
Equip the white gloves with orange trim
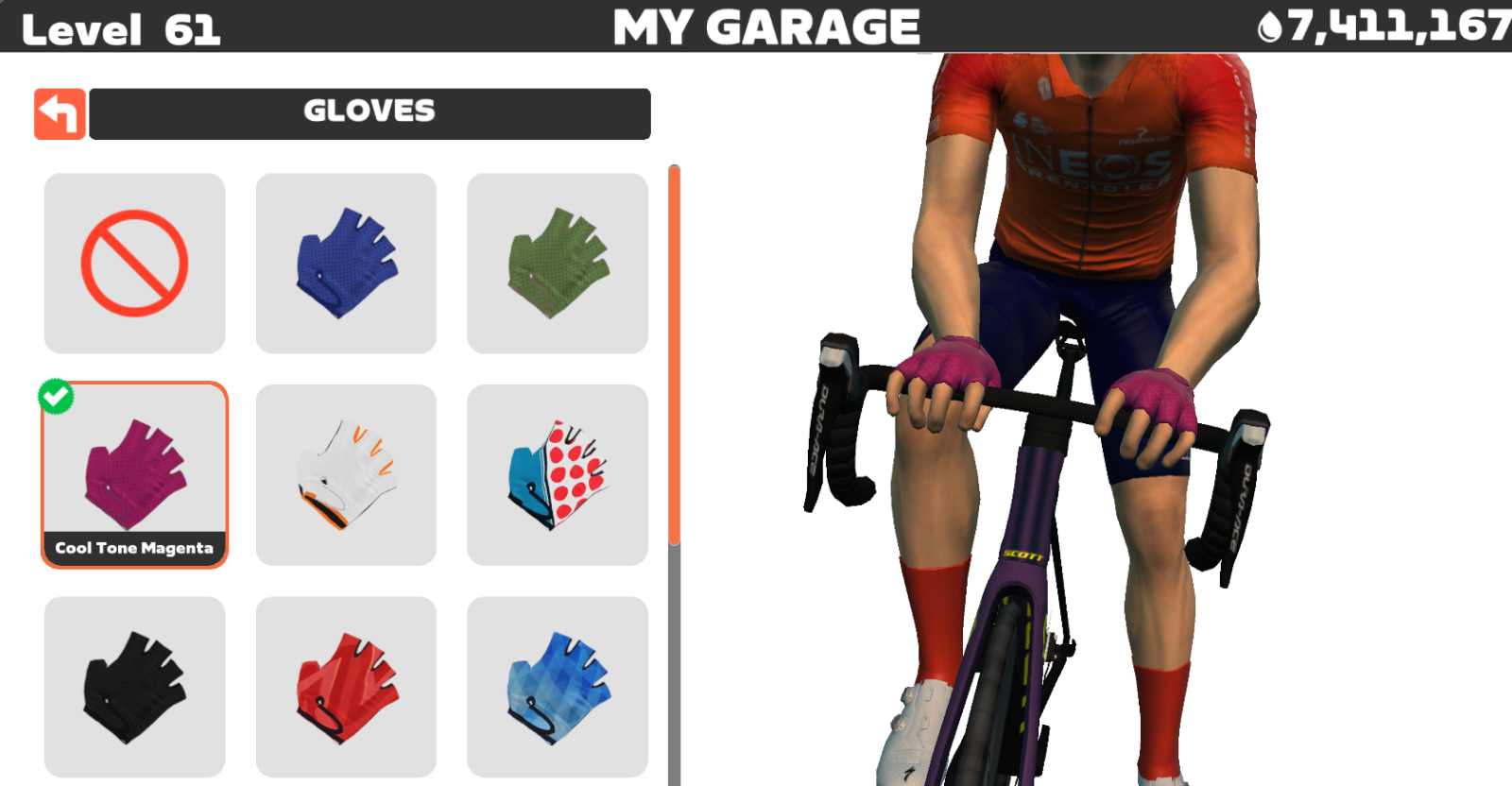pyautogui.click(x=346, y=474)
